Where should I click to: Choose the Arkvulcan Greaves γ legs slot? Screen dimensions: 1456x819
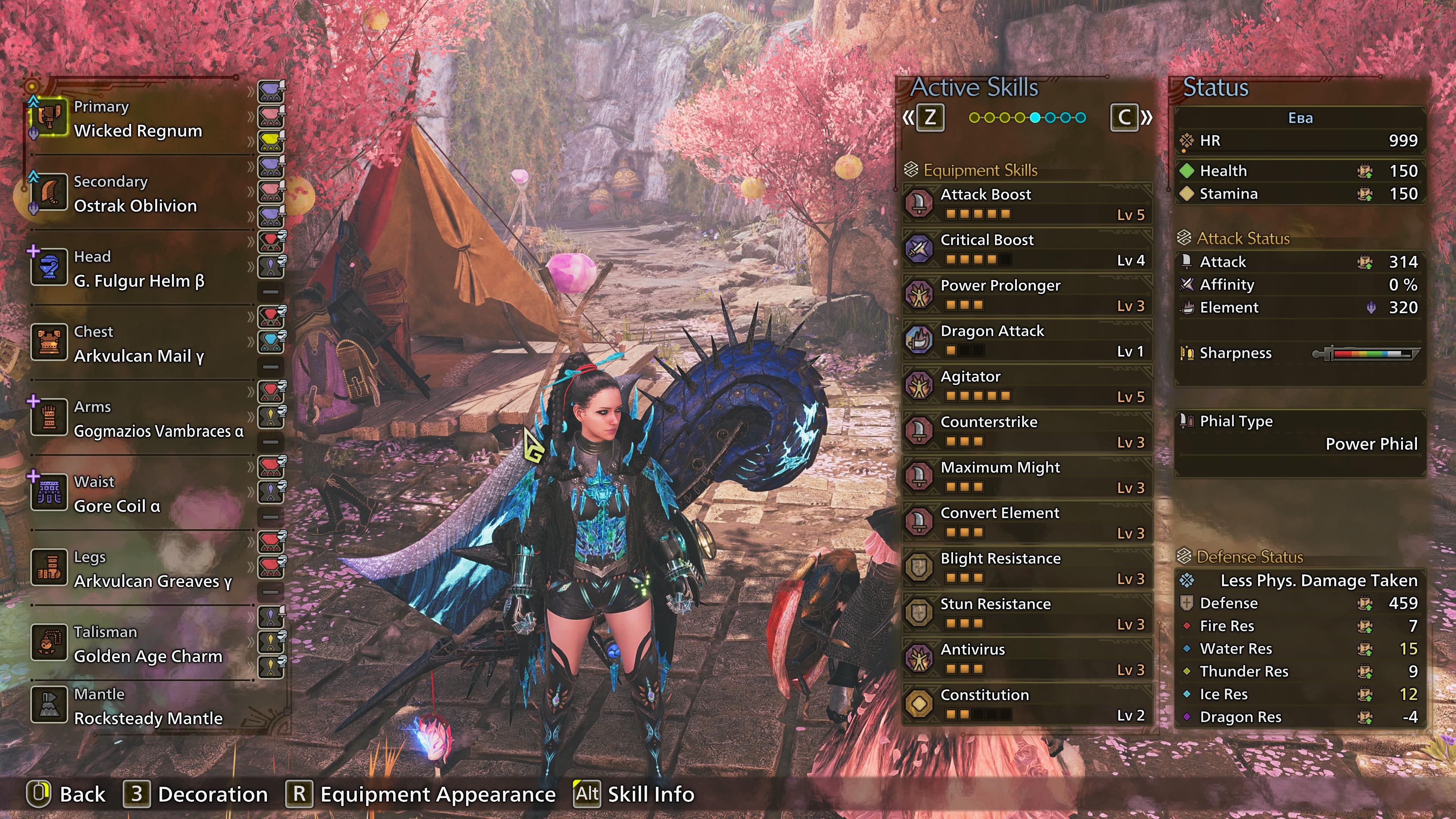152,570
